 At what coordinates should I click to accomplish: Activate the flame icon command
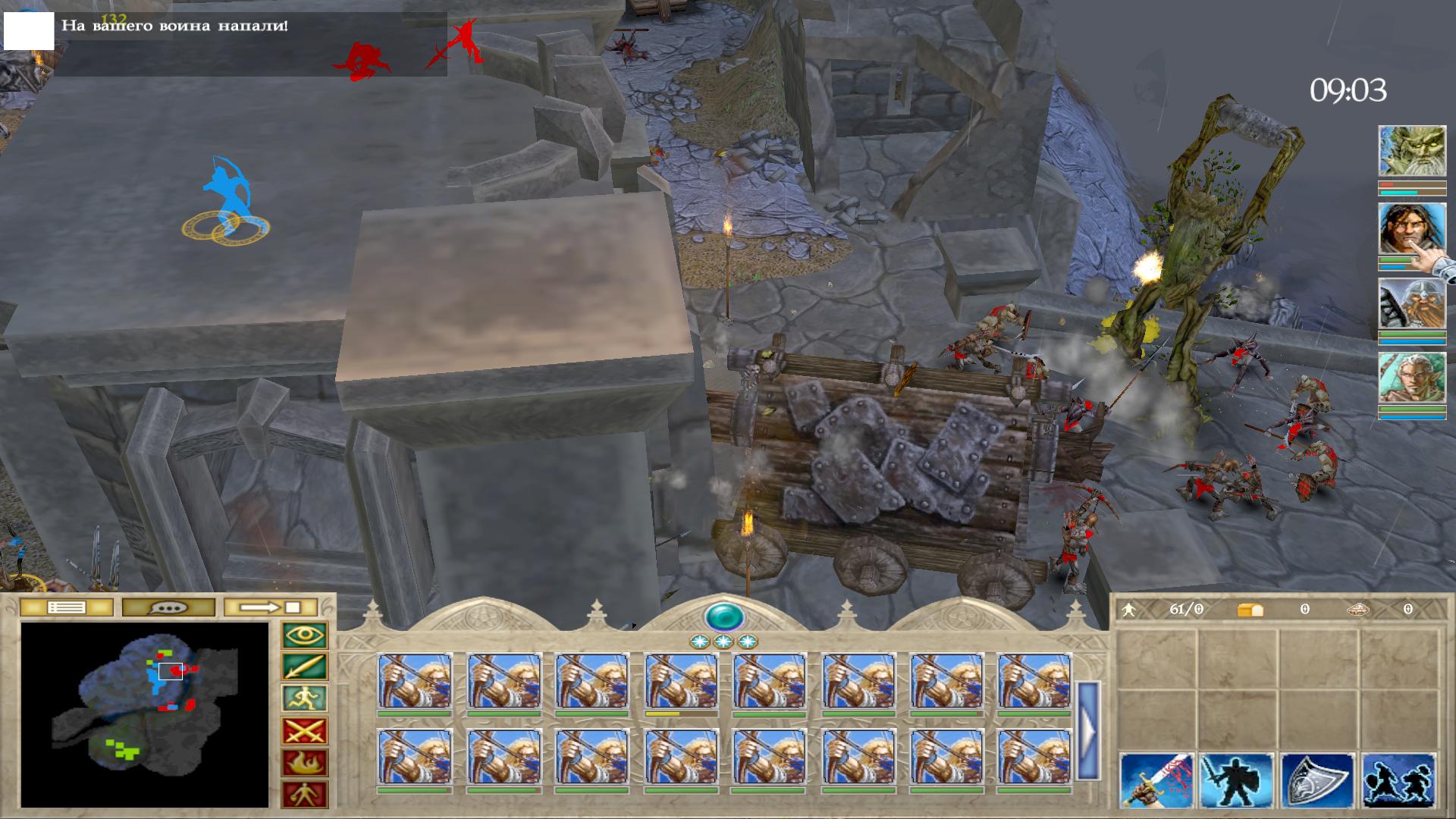coord(304,763)
